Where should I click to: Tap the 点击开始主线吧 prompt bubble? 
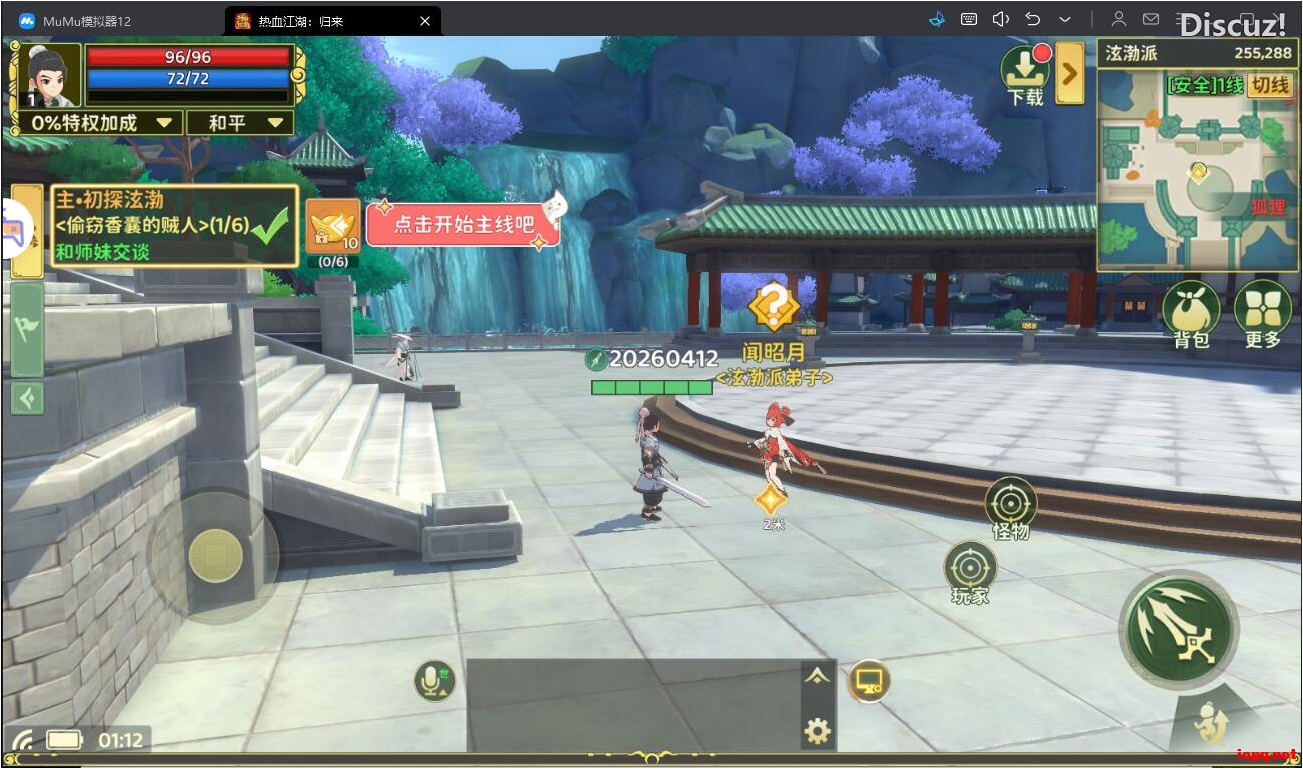[462, 224]
